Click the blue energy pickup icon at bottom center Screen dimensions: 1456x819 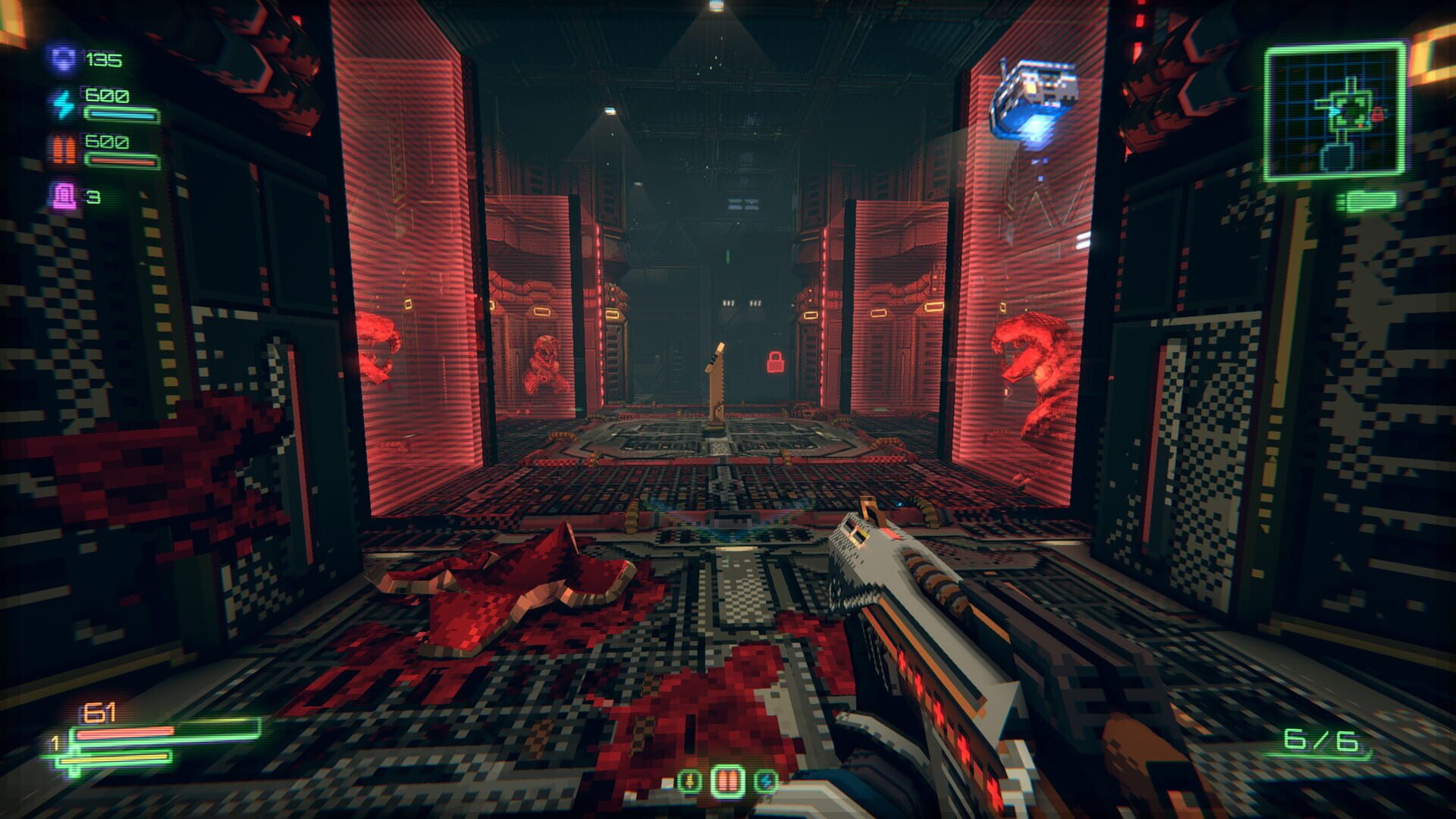pyautogui.click(x=766, y=782)
